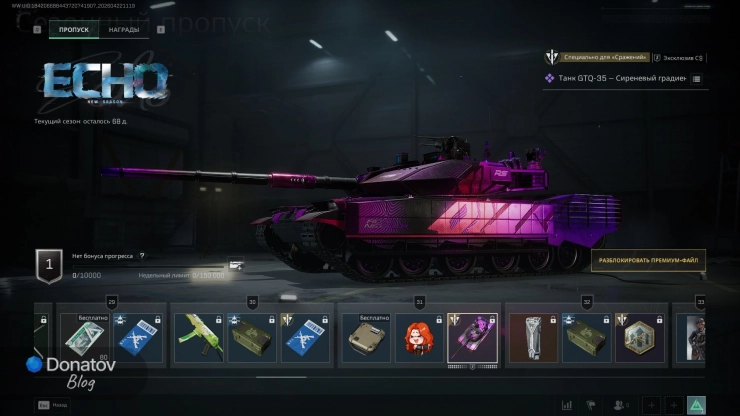
Task: Select the free tan case reward
Action: (365, 337)
